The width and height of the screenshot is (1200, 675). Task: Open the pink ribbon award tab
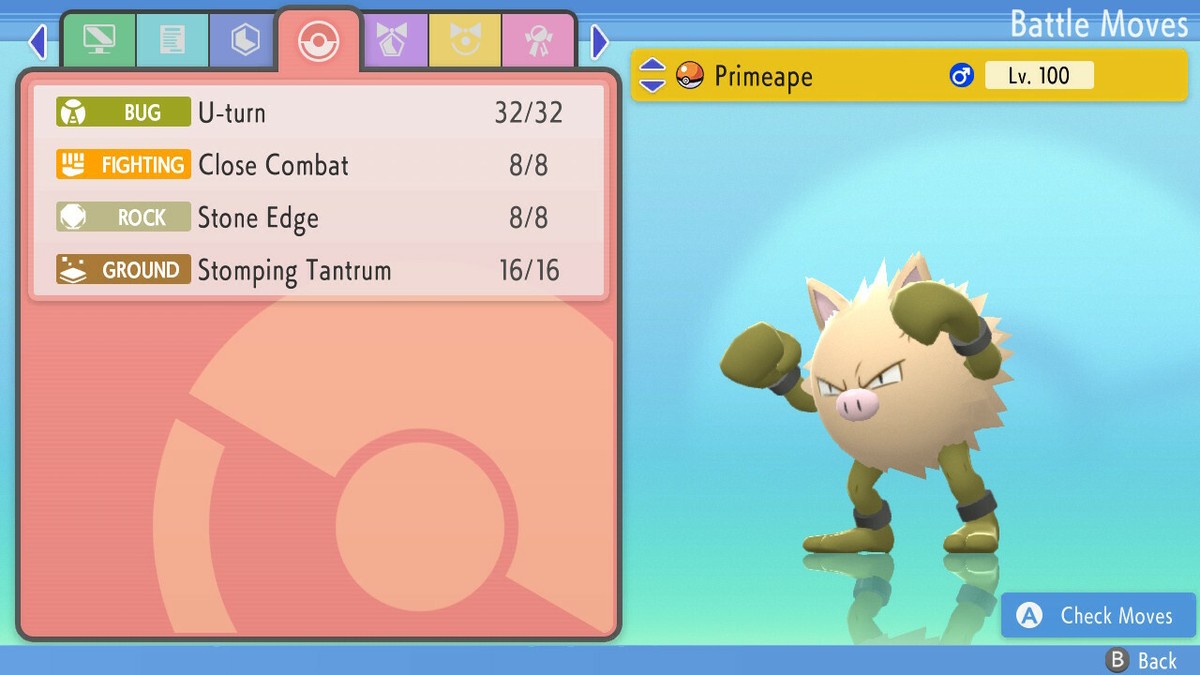click(x=537, y=40)
